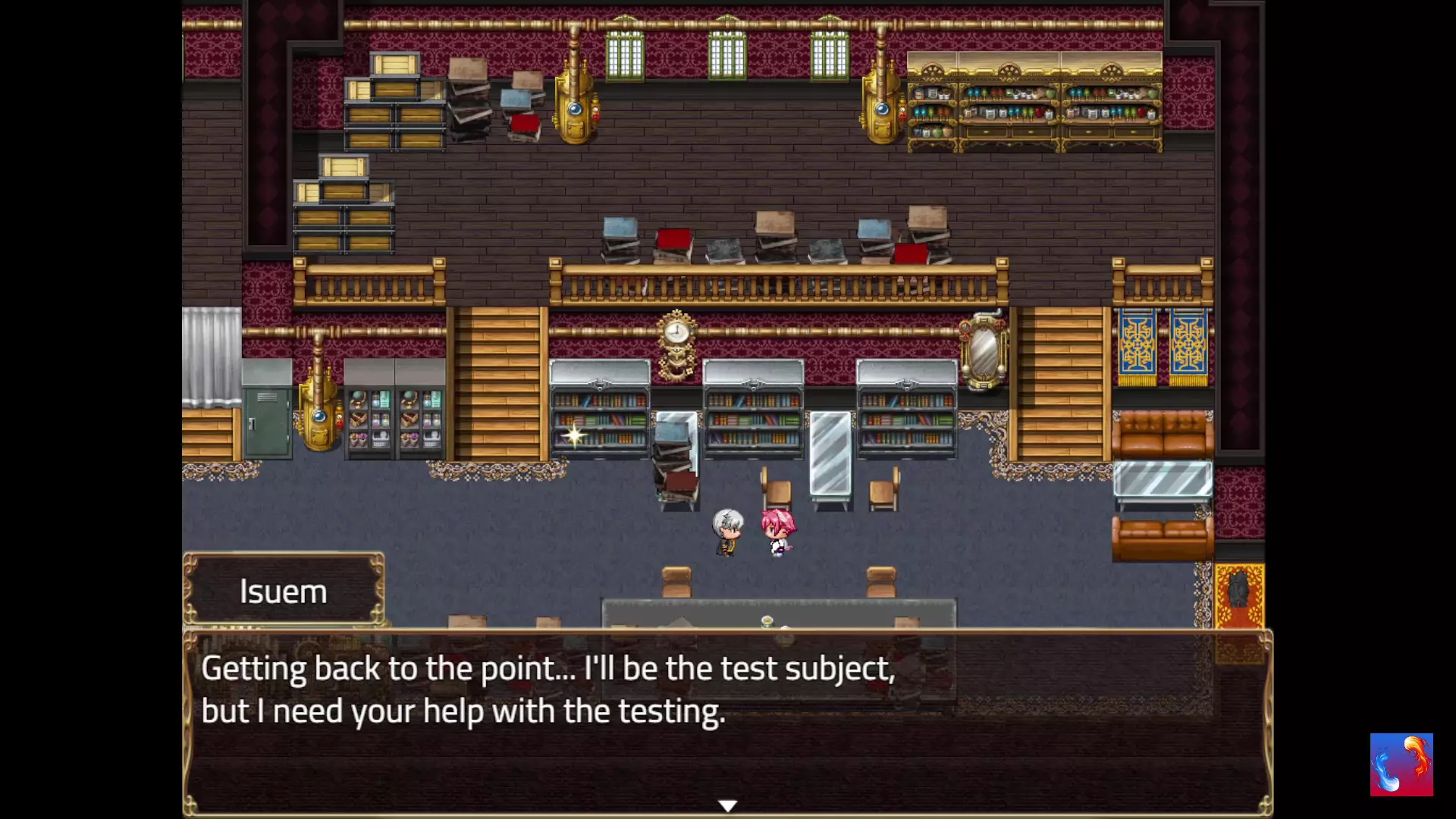Click the blue and orange channel logo
The width and height of the screenshot is (1456, 819).
click(x=1401, y=764)
